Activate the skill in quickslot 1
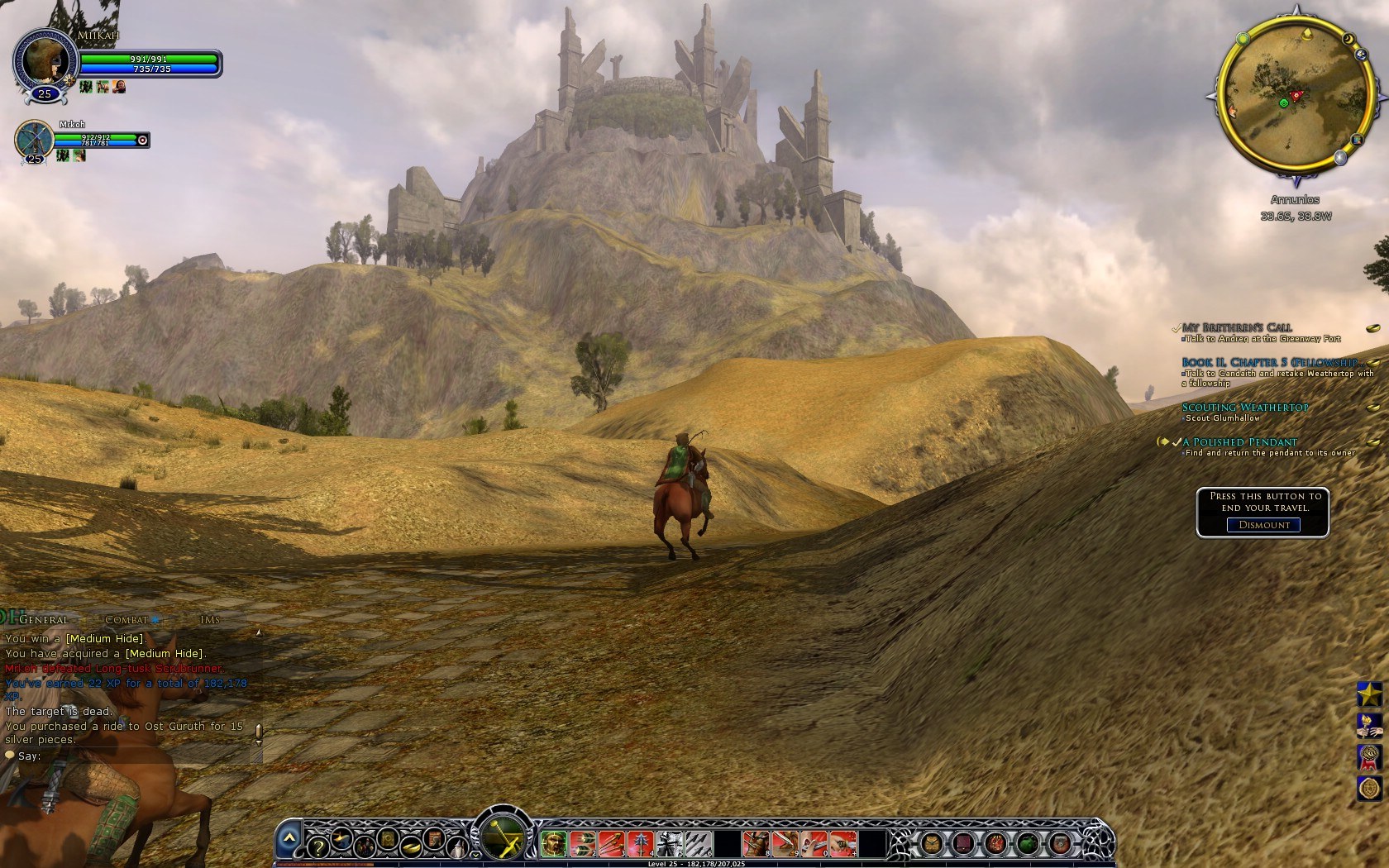The width and height of the screenshot is (1389, 868). tap(552, 843)
